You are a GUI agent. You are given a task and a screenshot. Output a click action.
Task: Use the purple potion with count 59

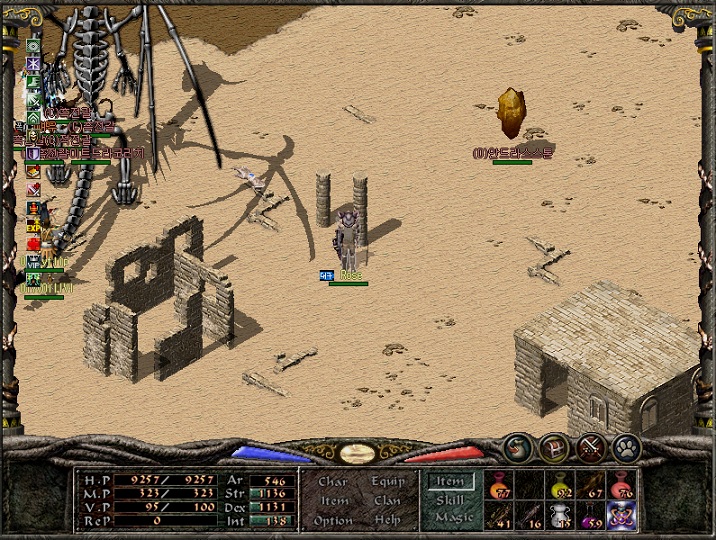coord(592,515)
